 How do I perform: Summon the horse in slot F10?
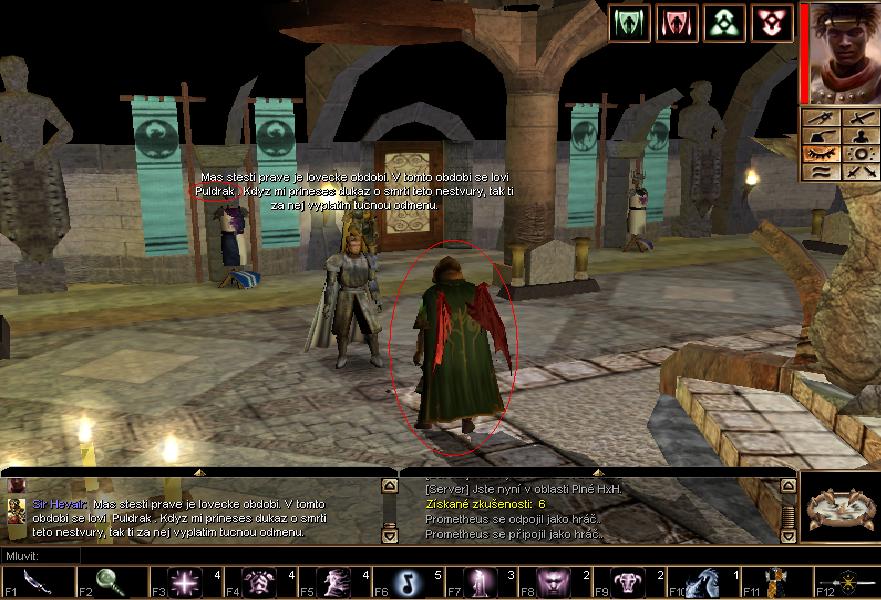(702, 582)
